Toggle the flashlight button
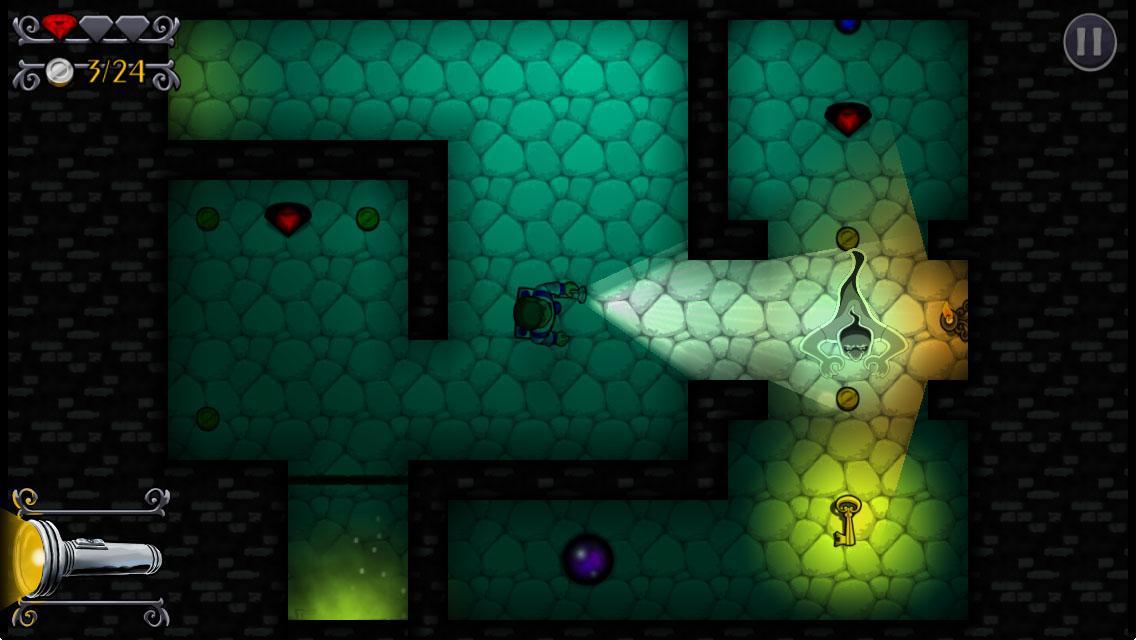1136x640 pixels. pyautogui.click(x=88, y=556)
